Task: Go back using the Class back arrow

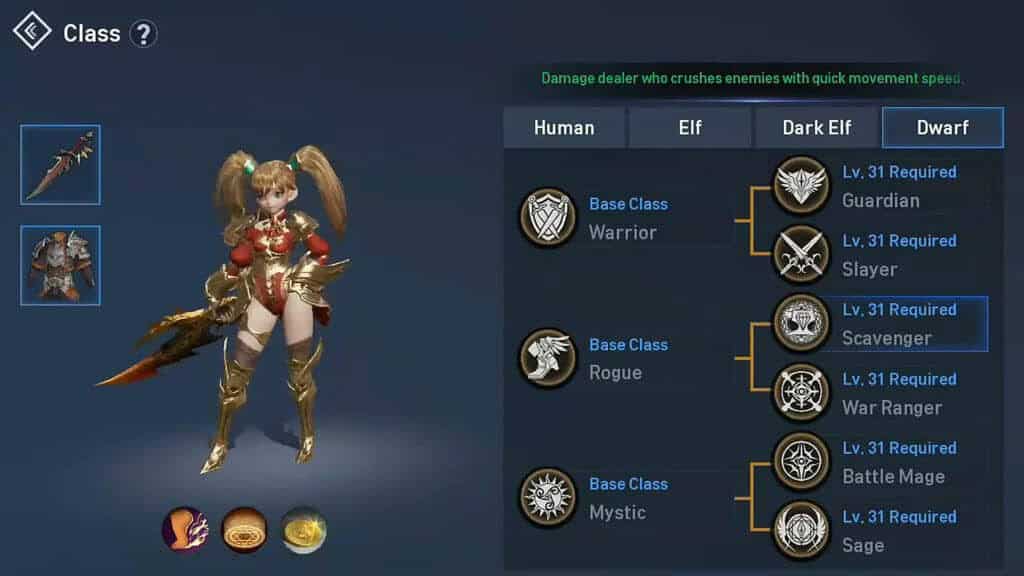Action: (32, 32)
